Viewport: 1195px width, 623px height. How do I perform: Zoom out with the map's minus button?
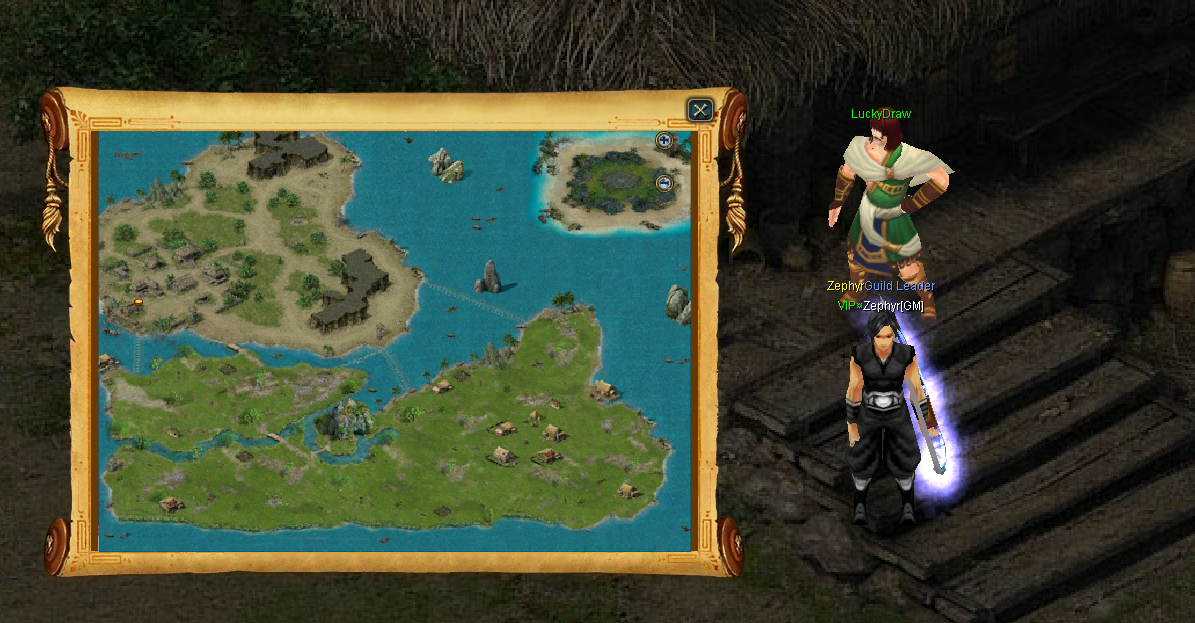[664, 183]
